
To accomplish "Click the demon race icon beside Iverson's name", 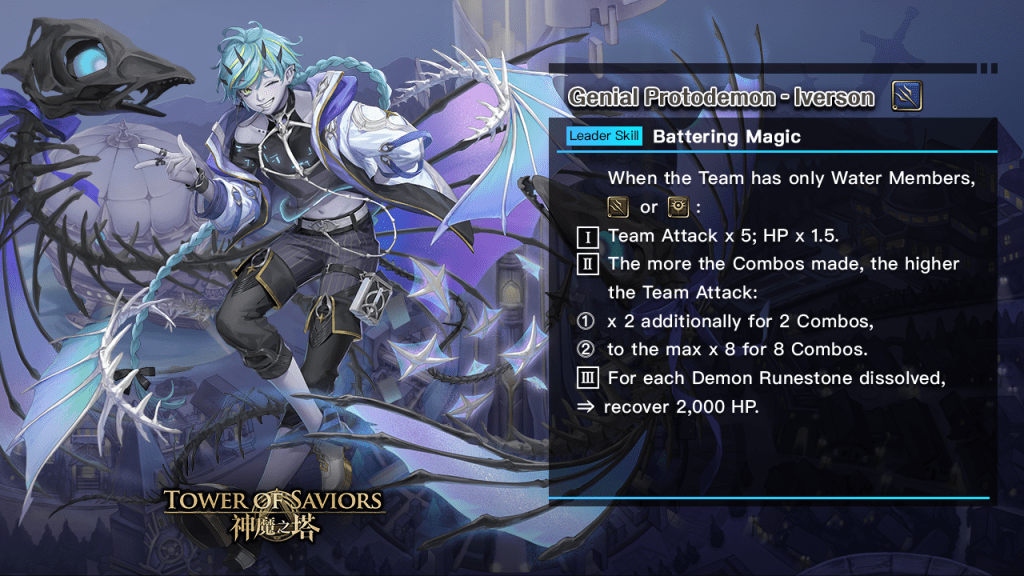I will (906, 97).
